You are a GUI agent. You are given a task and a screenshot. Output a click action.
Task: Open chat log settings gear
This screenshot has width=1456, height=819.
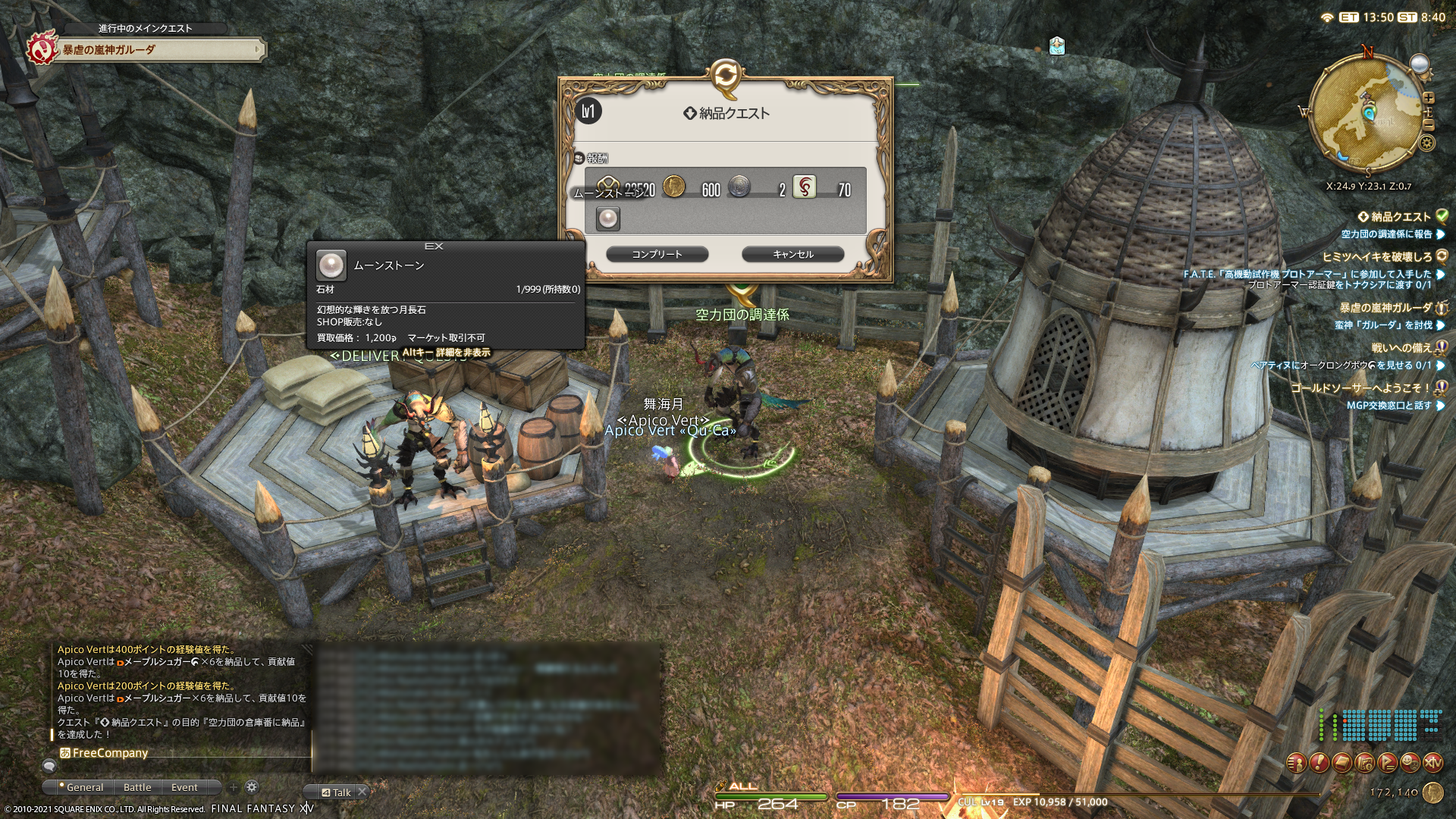click(252, 787)
